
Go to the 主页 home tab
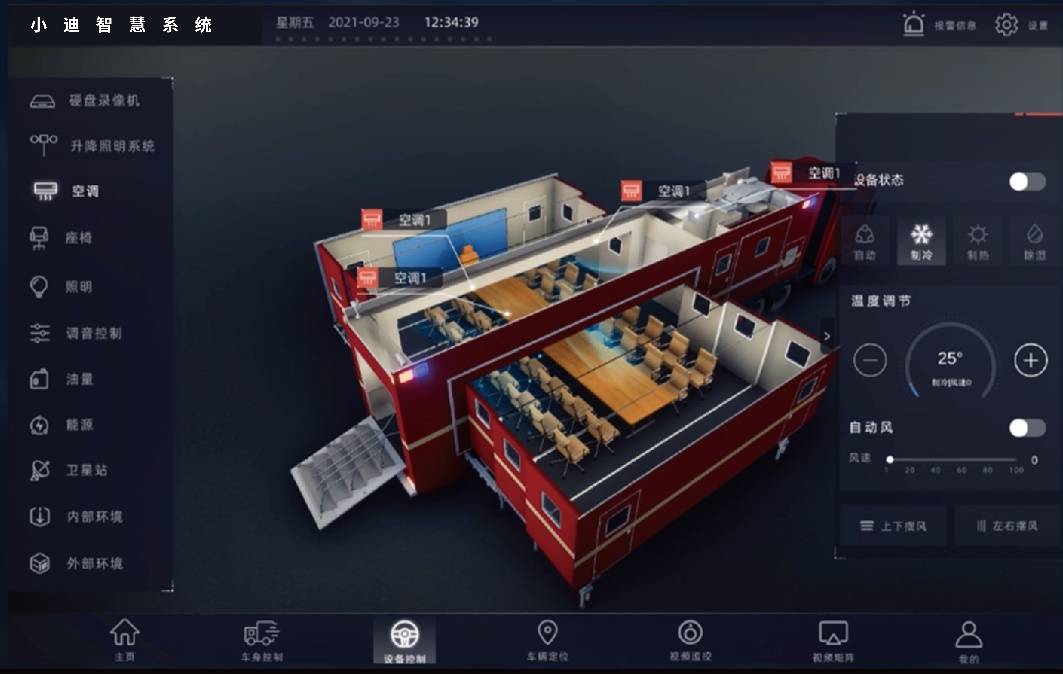point(124,640)
